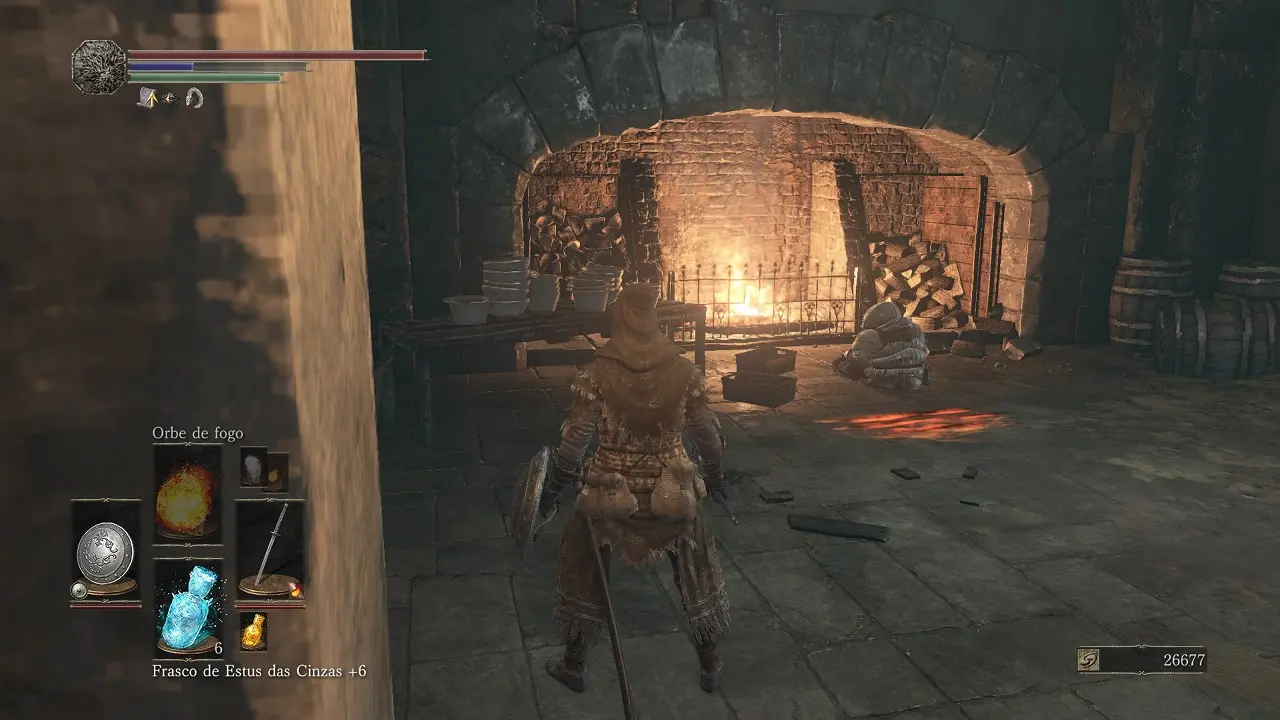
Task: Choose the small orange Estus Flask icon
Action: pos(253,630)
